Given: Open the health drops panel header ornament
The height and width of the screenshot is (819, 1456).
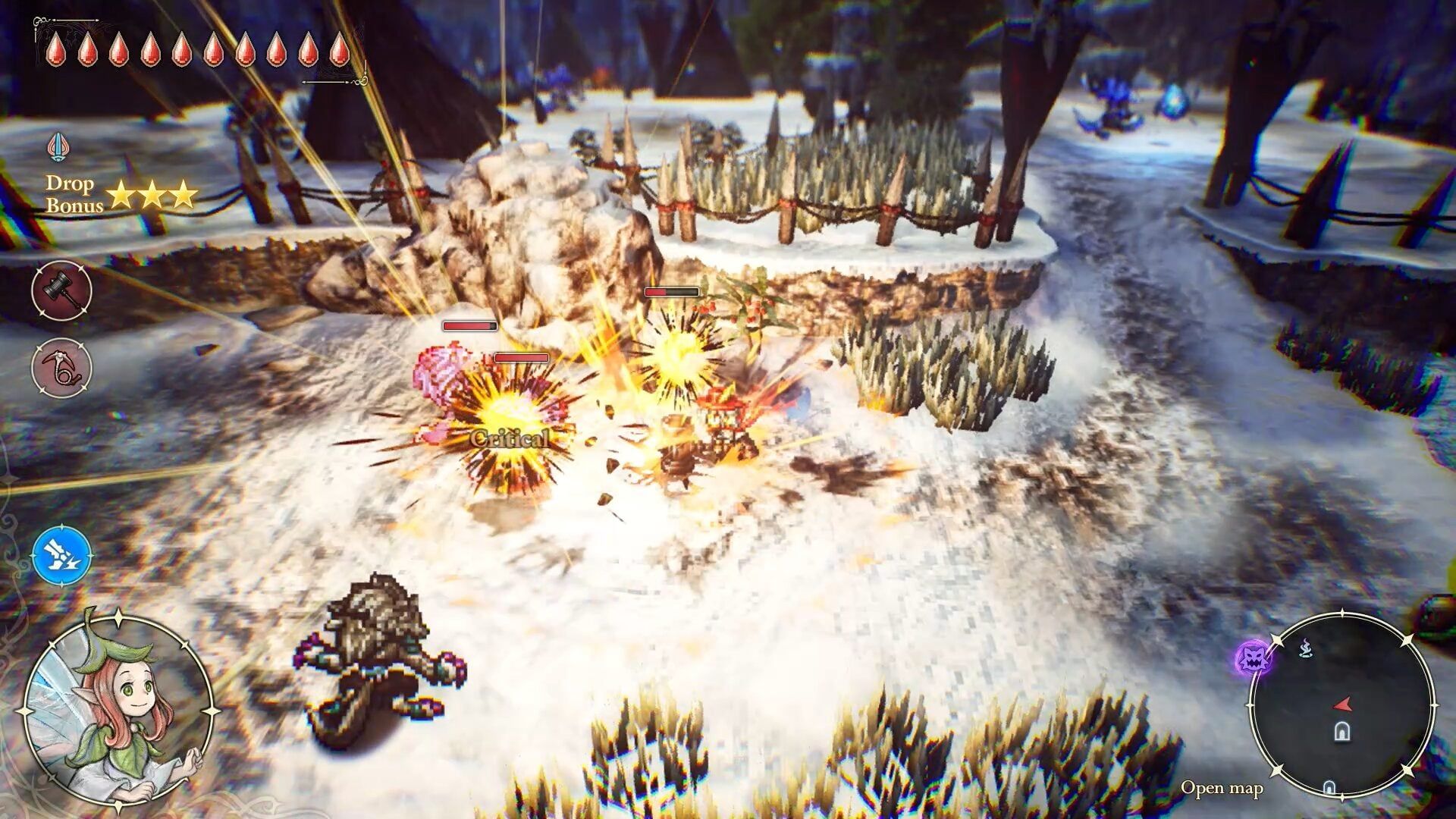Looking at the screenshot, I should (x=39, y=20).
